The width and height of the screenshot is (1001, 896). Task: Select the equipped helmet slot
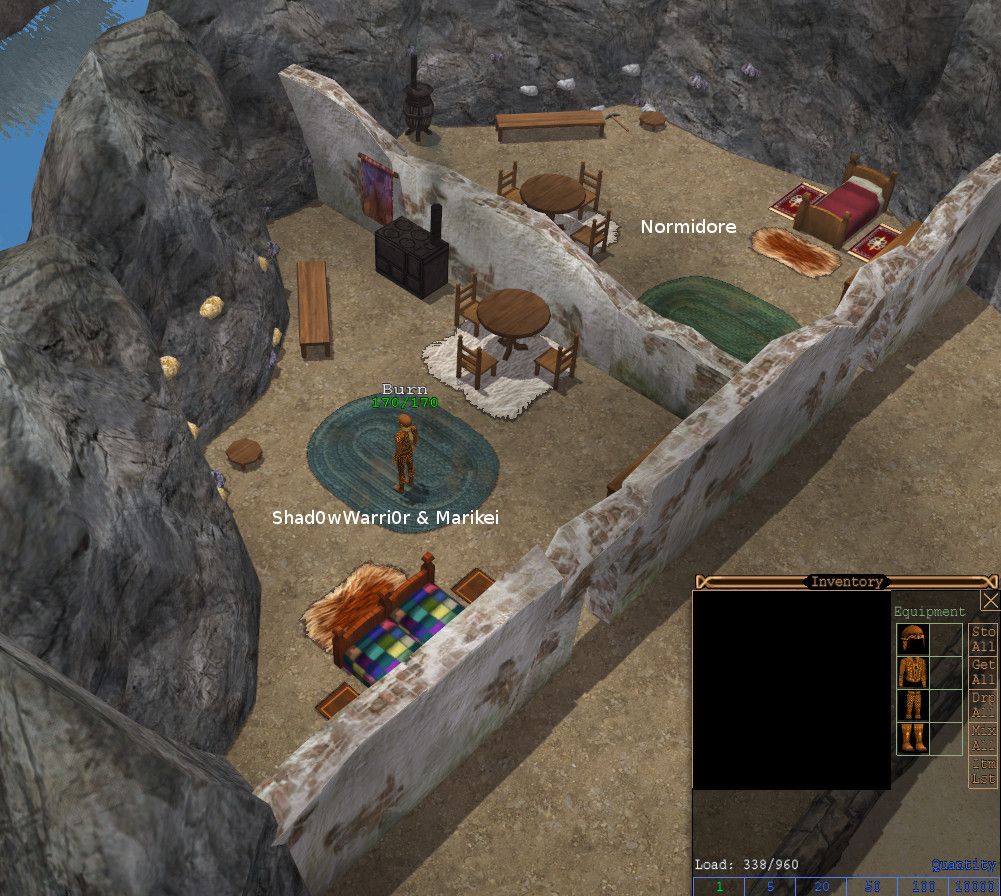[x=913, y=639]
